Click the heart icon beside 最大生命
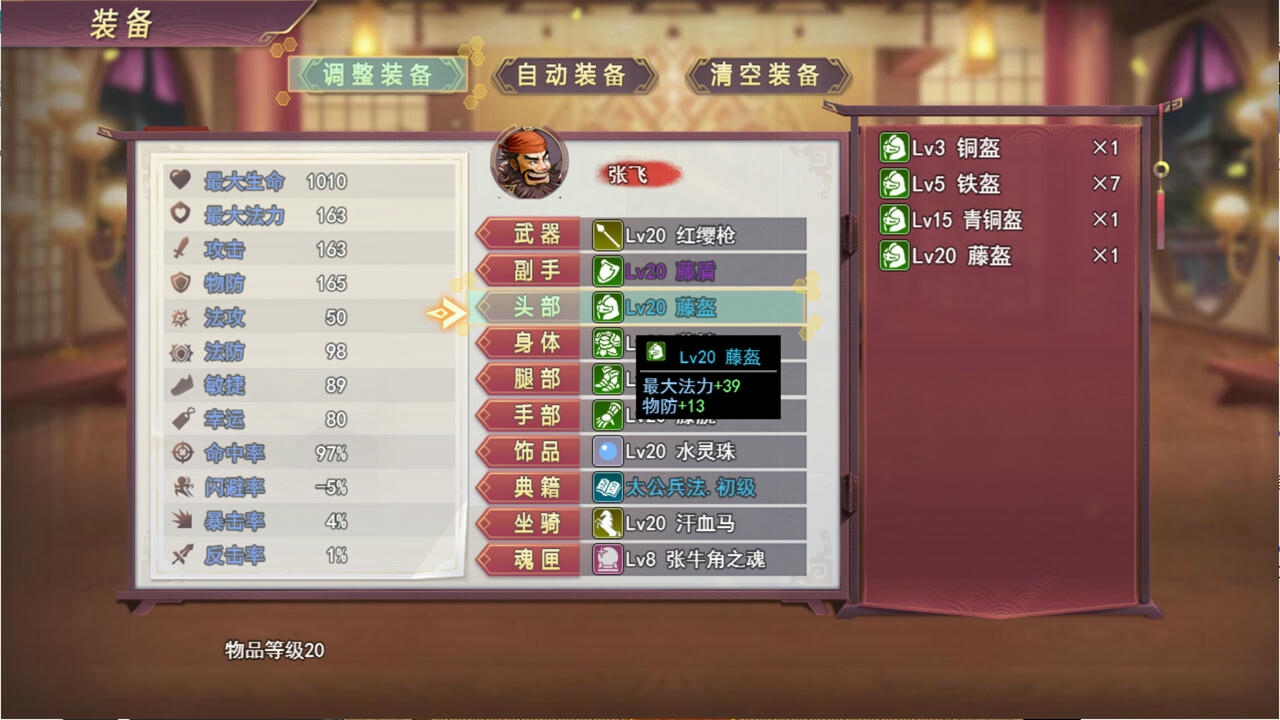Image resolution: width=1280 pixels, height=720 pixels. tap(179, 182)
